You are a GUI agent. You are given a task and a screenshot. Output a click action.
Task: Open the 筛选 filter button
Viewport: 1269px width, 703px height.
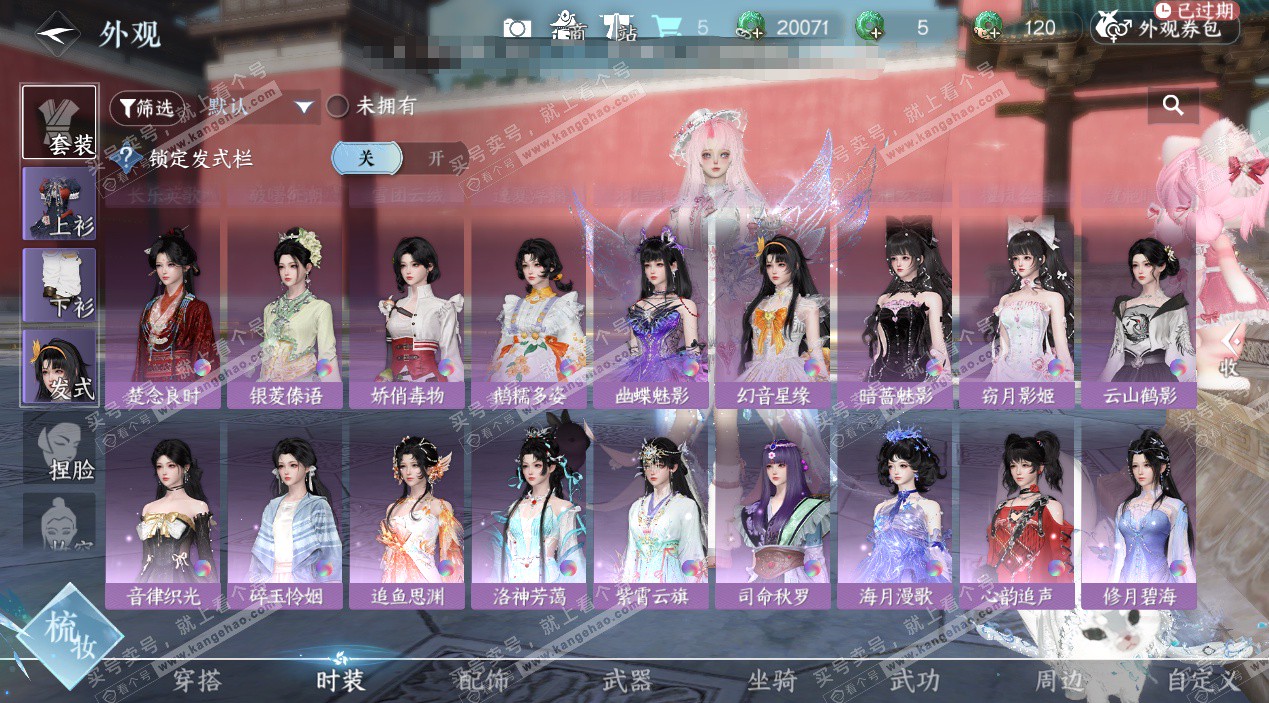(146, 106)
